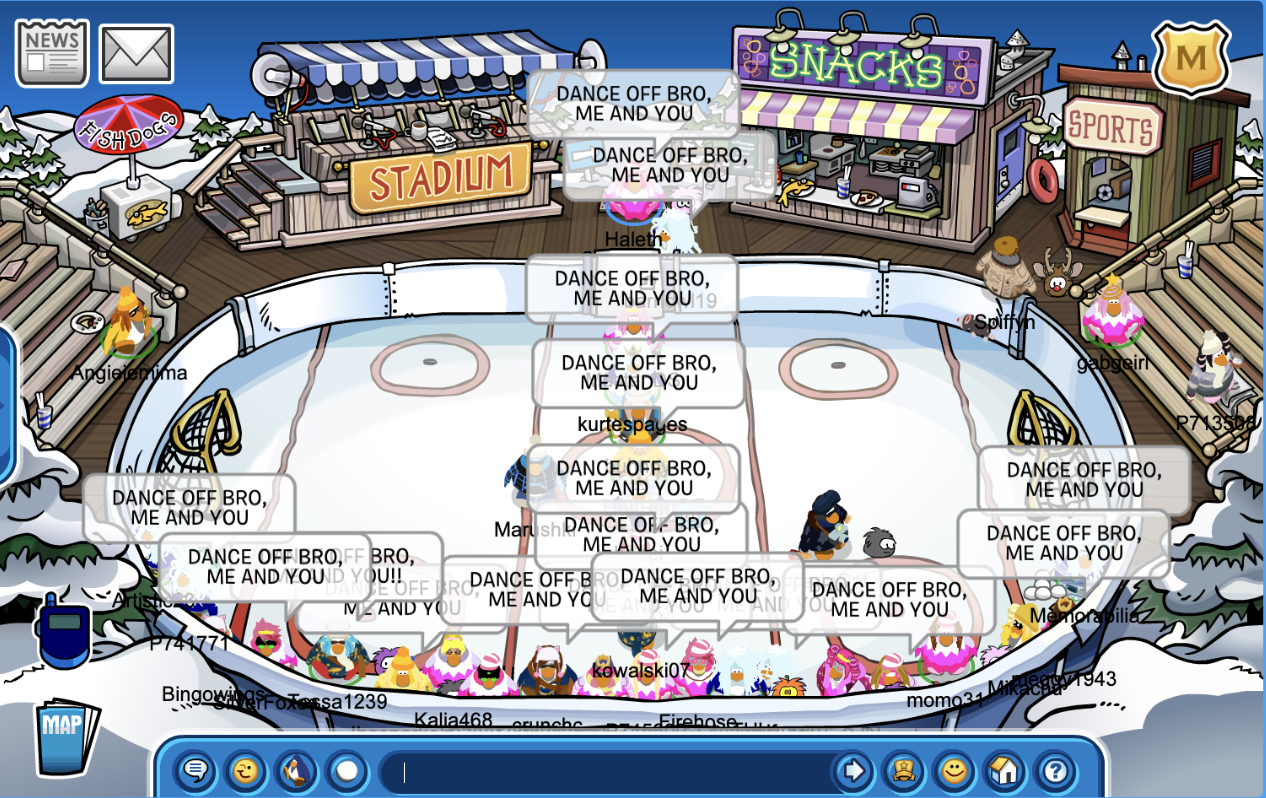Send the chat message with the arrow button

tap(853, 771)
